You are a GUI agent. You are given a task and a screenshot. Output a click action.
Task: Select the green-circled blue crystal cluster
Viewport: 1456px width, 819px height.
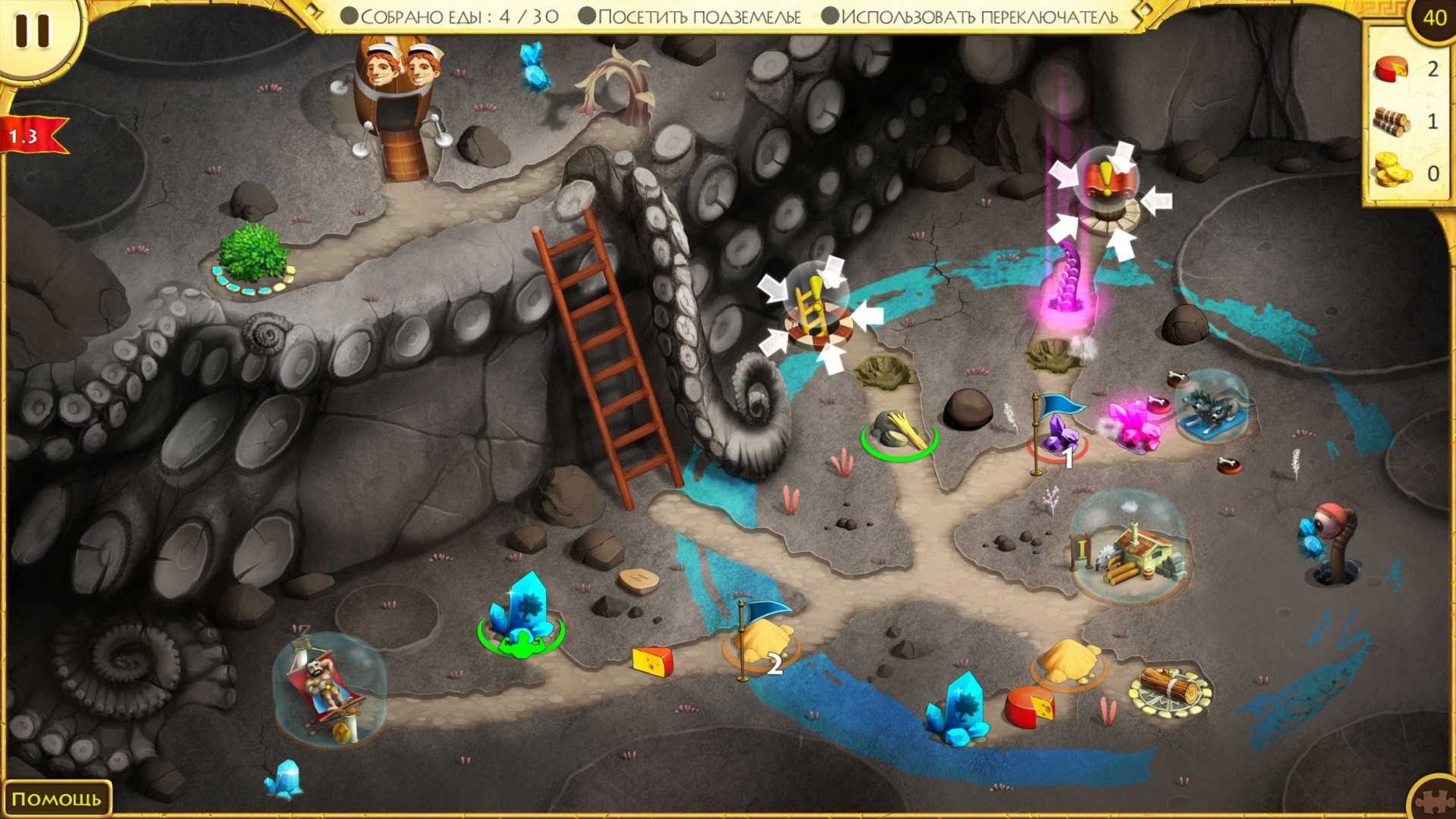pos(520,614)
